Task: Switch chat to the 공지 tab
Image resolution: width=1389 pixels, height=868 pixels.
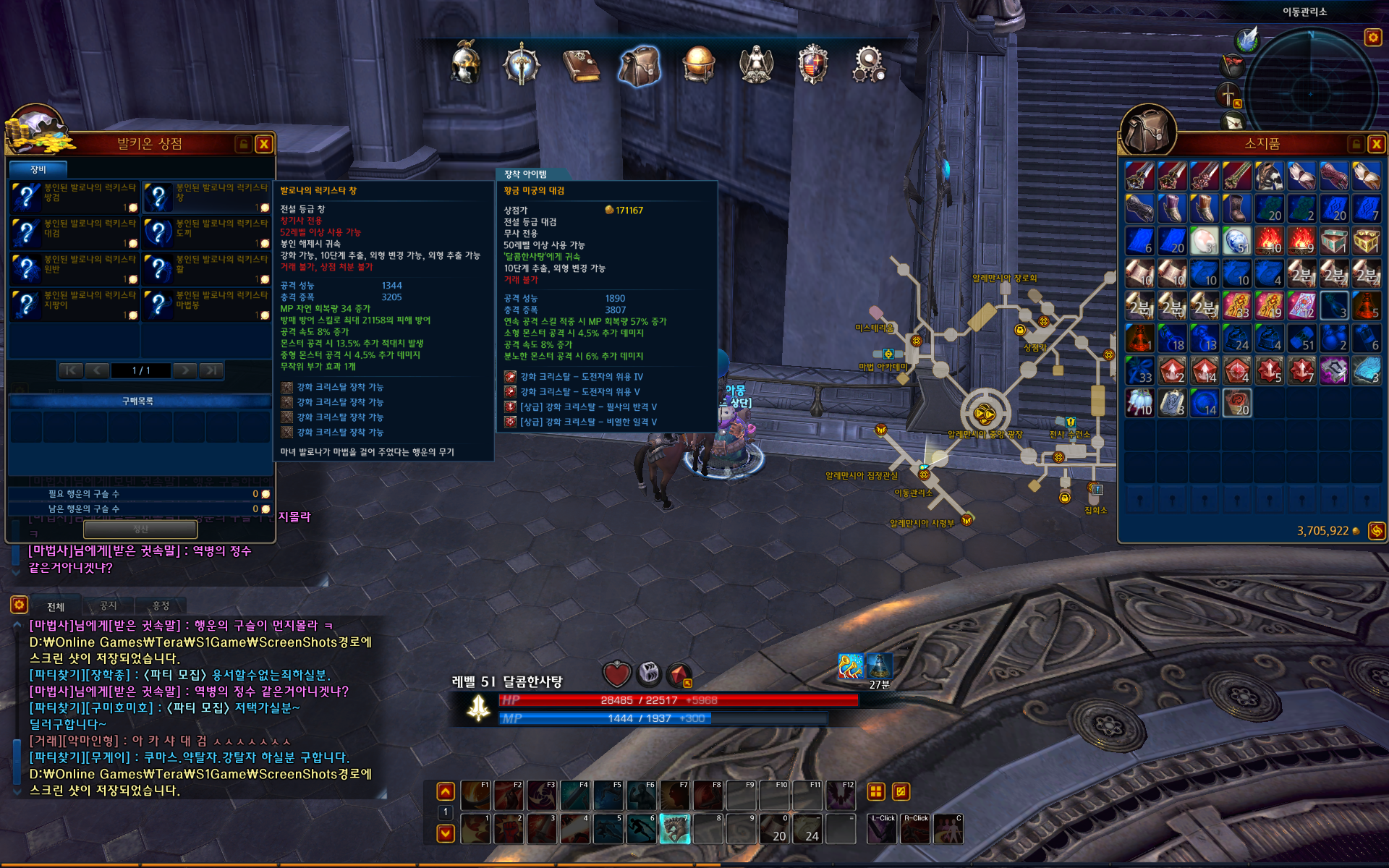Action: coord(109,605)
